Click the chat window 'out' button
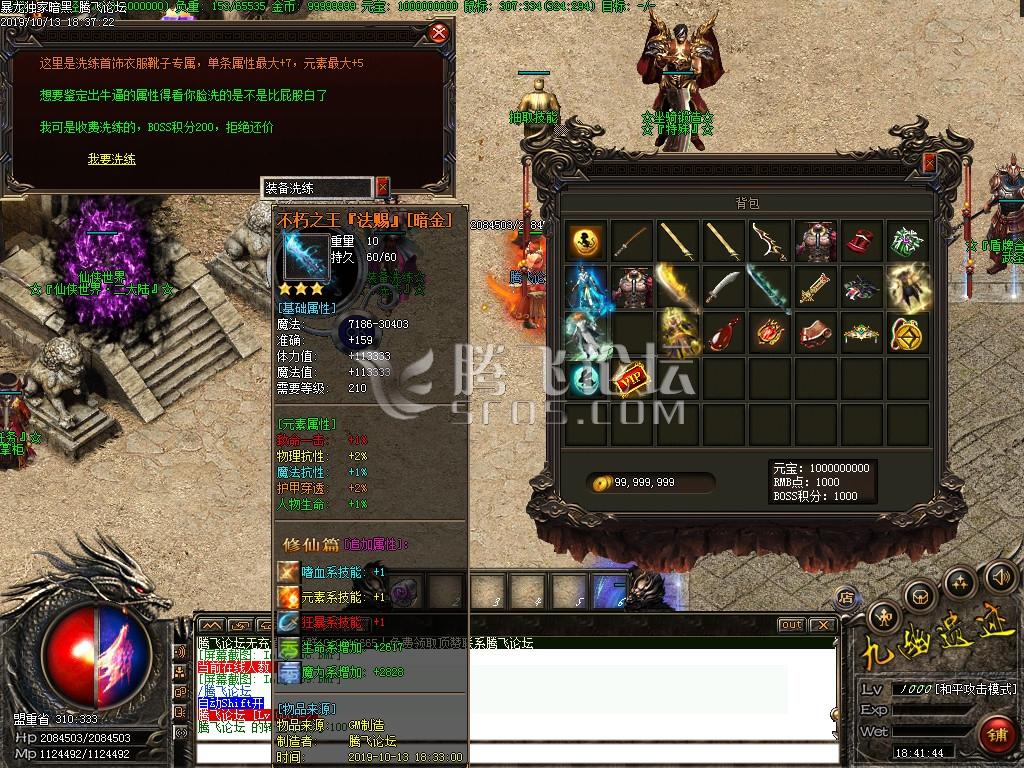 coord(791,625)
